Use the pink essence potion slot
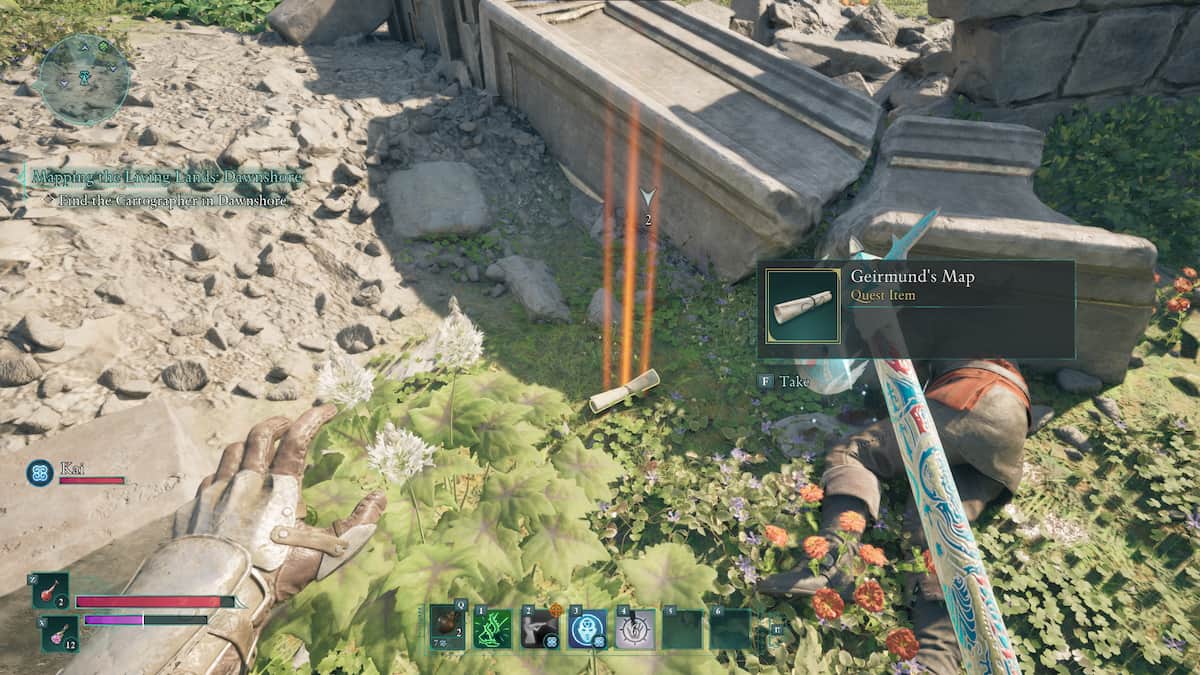This screenshot has height=675, width=1200. (x=59, y=634)
